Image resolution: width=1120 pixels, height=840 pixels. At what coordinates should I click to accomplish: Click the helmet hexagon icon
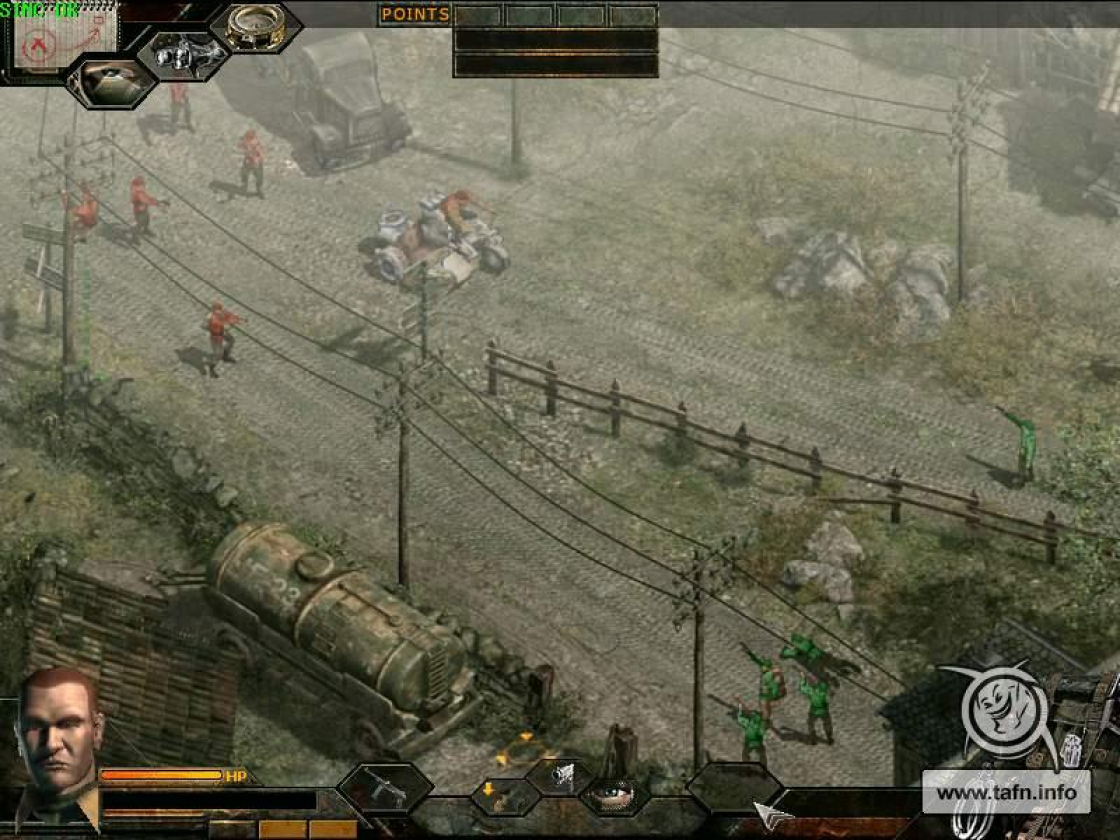point(110,82)
